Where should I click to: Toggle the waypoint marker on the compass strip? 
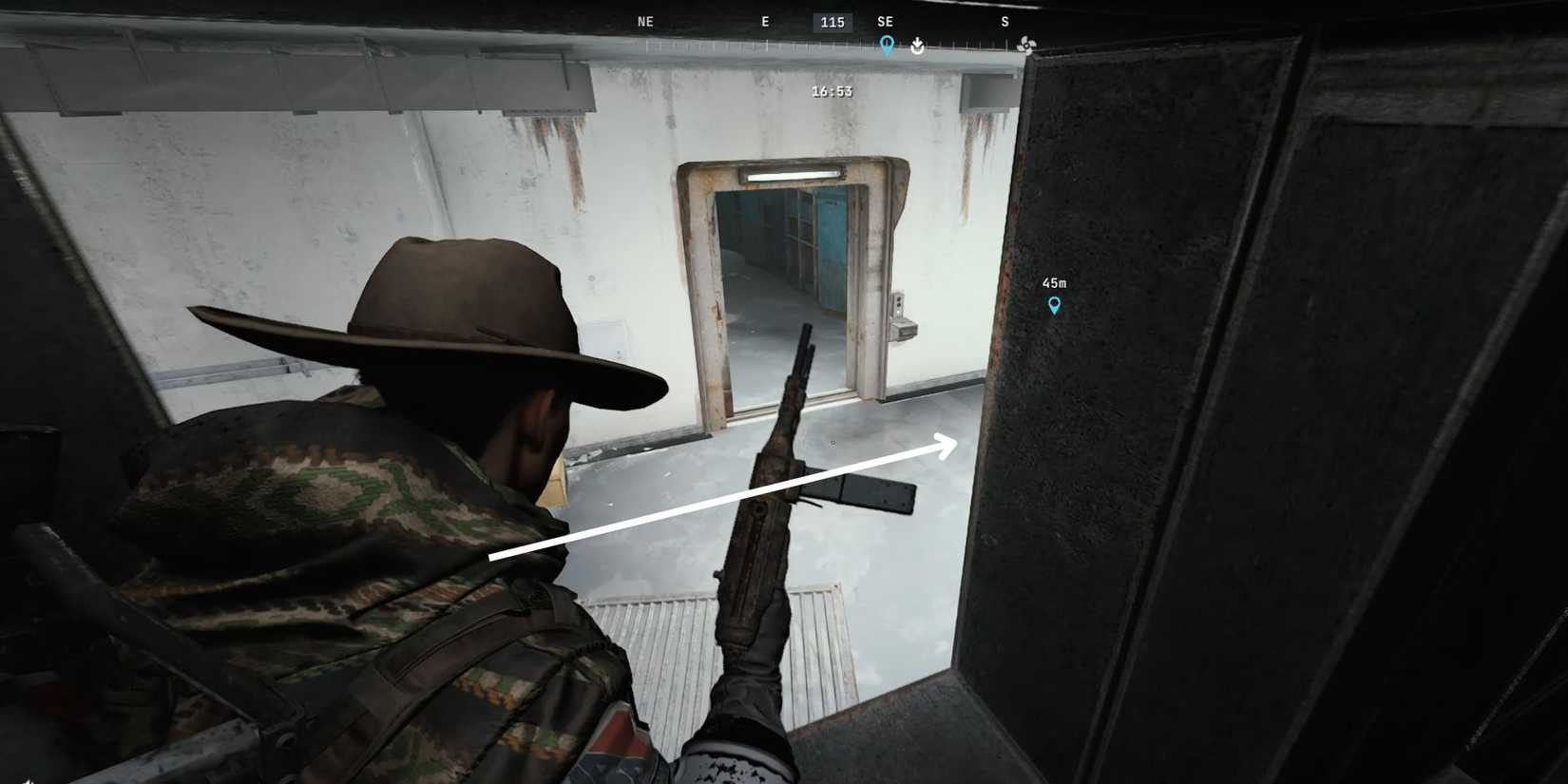pos(887,44)
